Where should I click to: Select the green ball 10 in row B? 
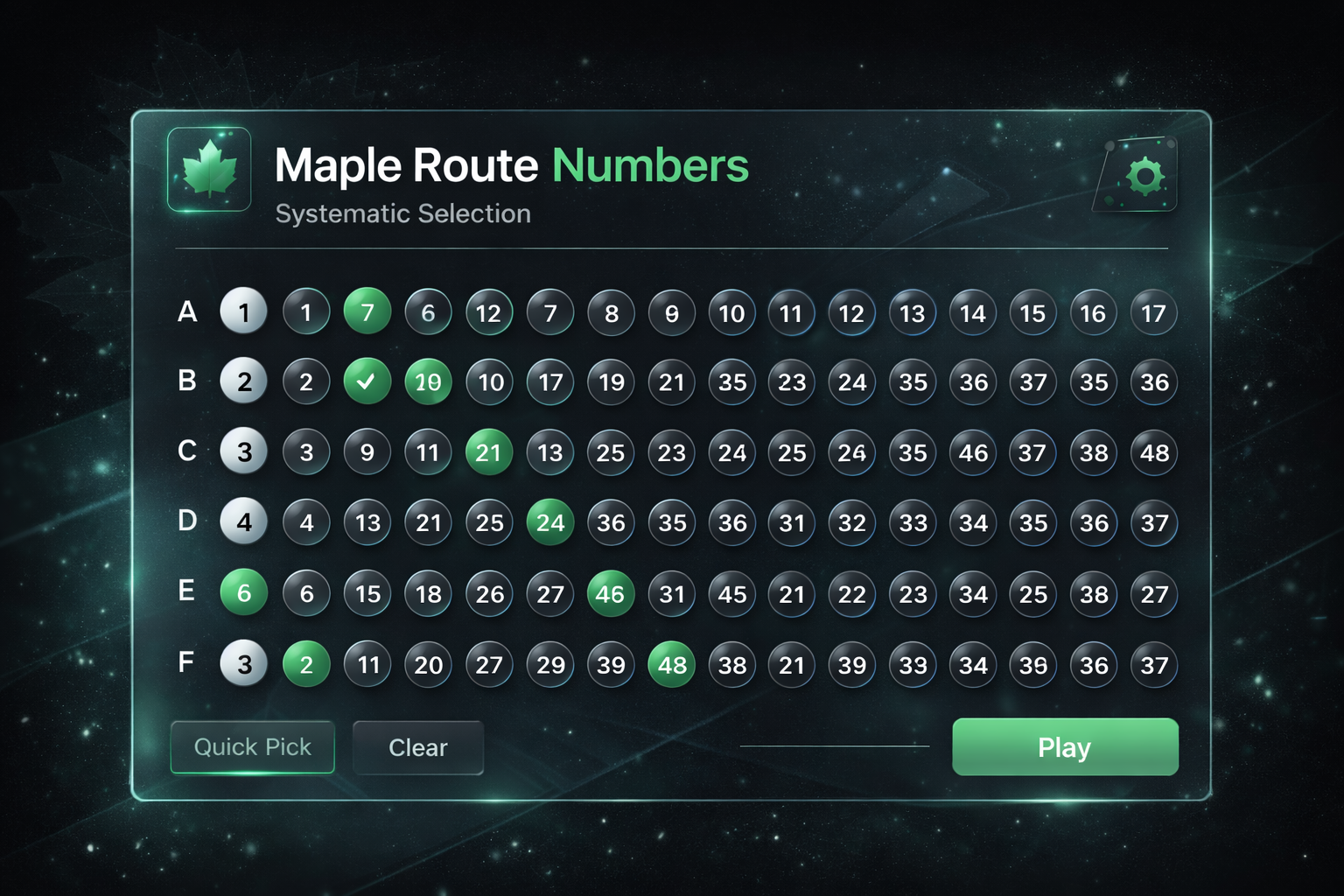pyautogui.click(x=428, y=381)
